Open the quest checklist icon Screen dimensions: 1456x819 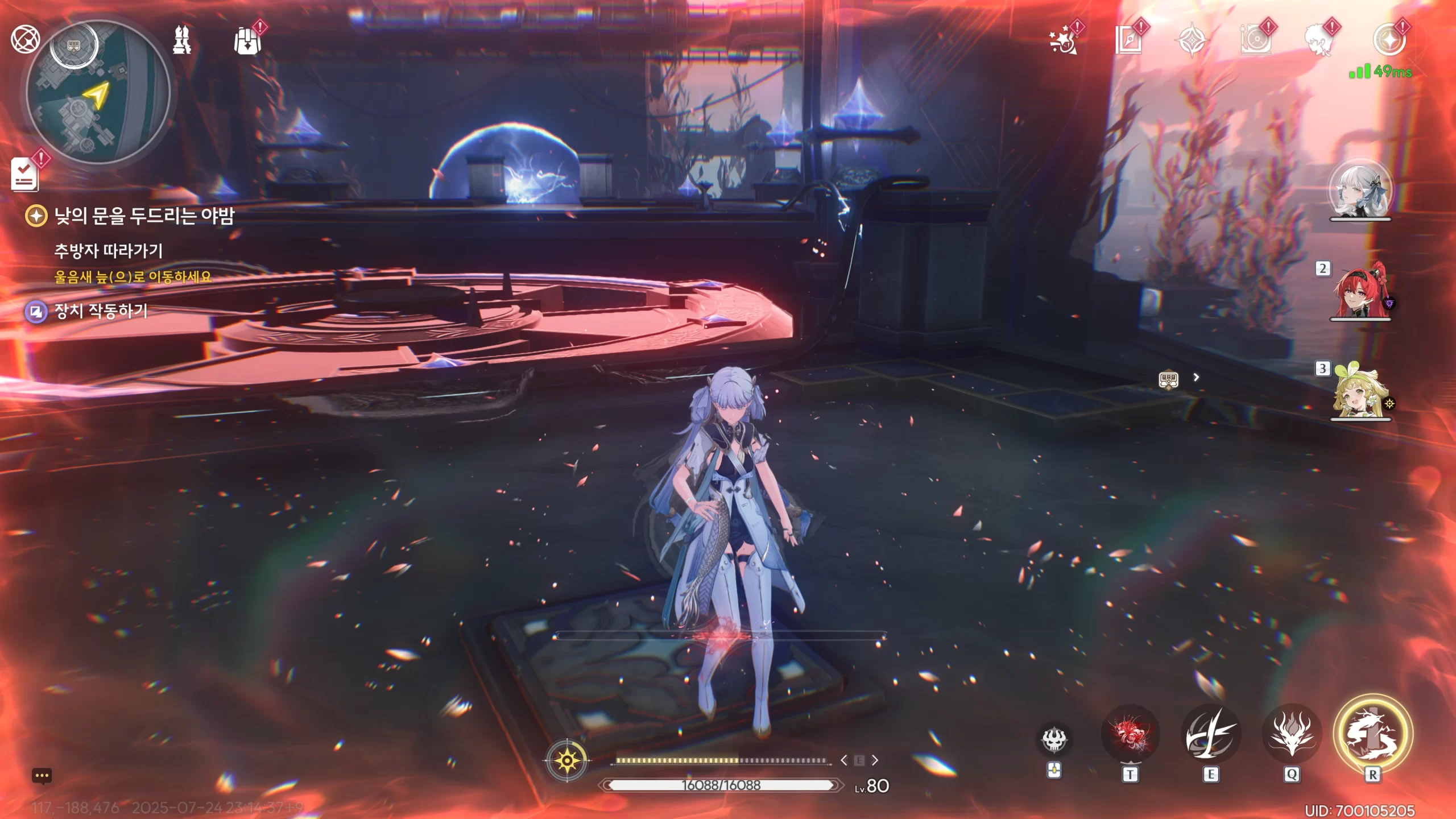[25, 173]
